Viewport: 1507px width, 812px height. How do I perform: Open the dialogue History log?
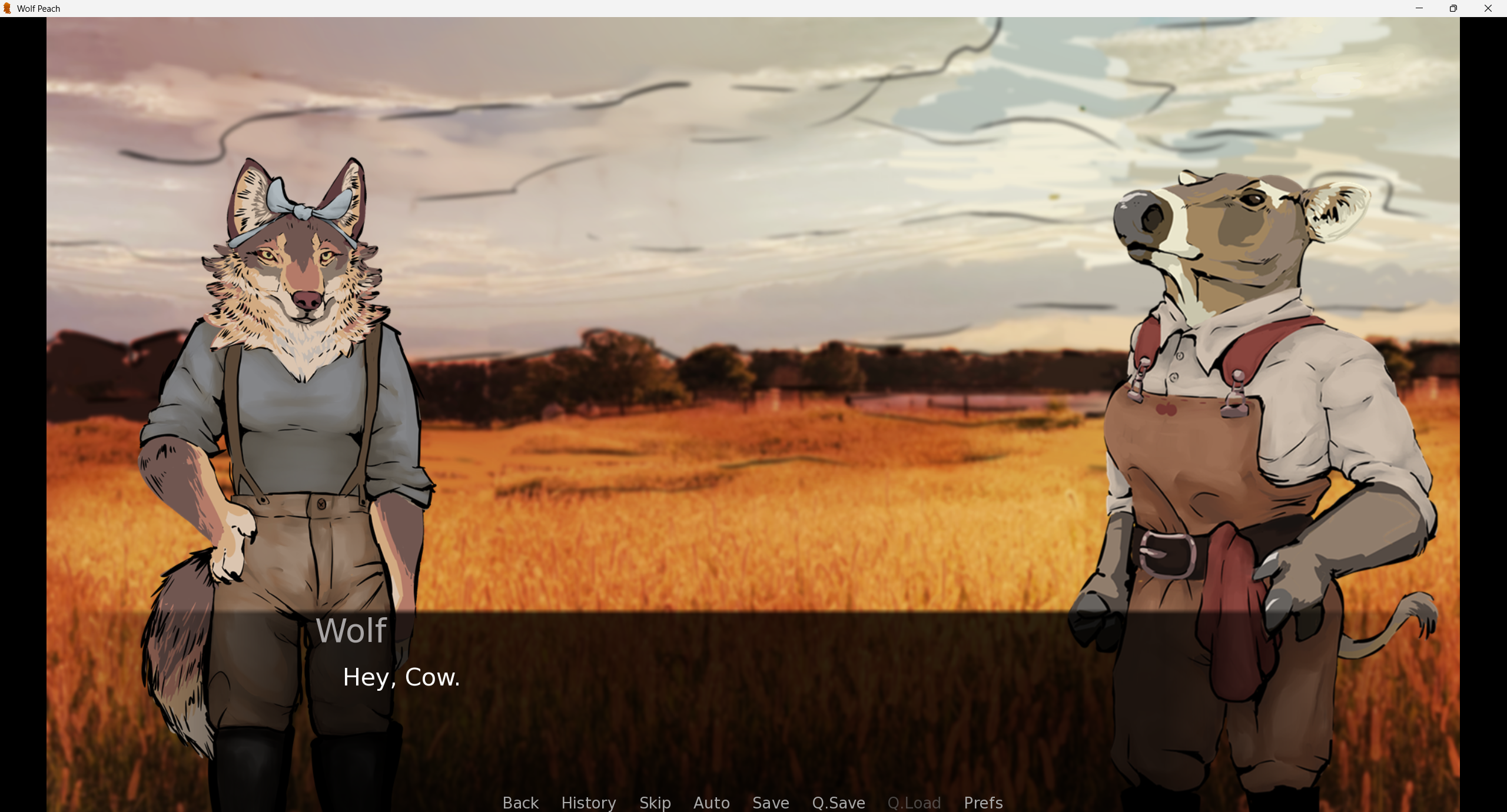click(588, 803)
